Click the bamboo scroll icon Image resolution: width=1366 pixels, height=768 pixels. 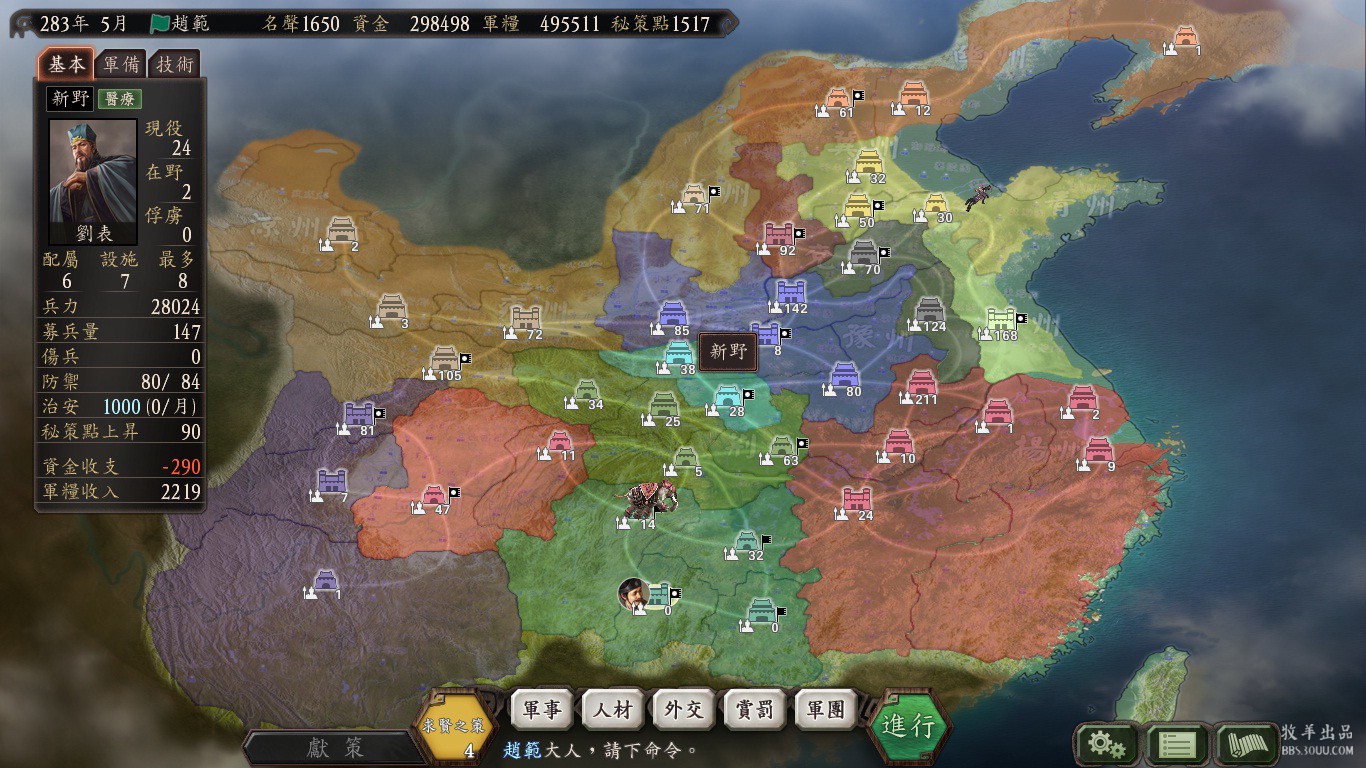(x=1247, y=744)
